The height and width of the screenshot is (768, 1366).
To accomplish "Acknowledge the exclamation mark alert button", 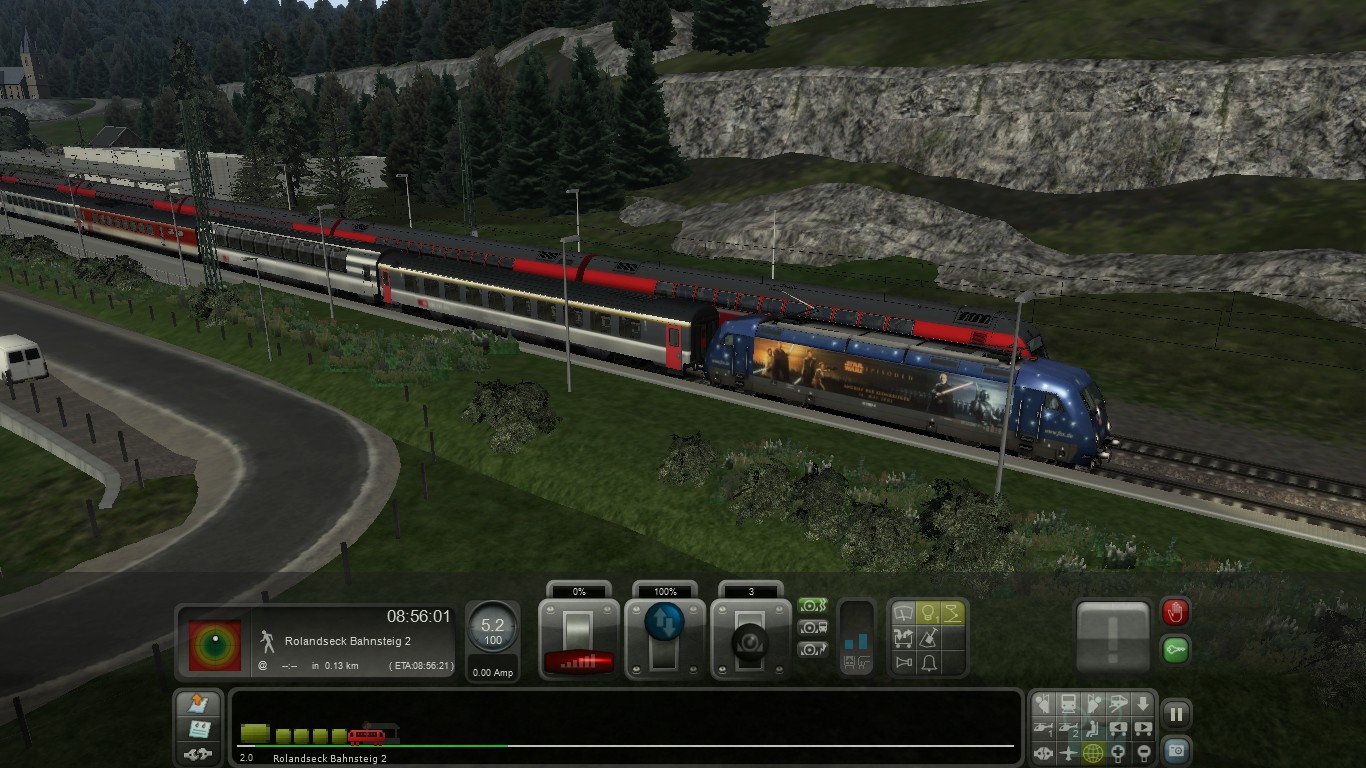I will tap(1113, 636).
